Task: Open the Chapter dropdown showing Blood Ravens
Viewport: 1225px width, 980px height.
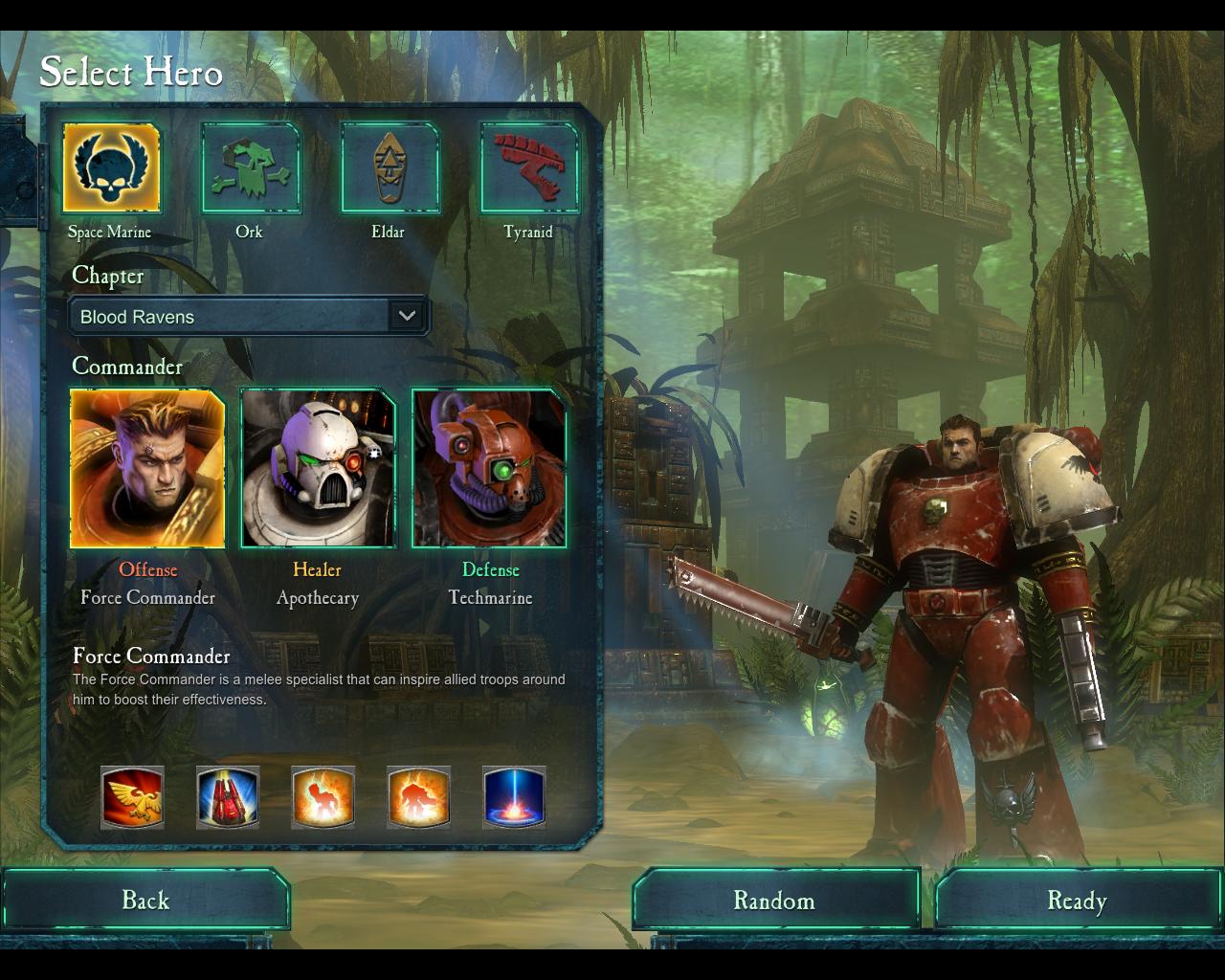Action: [x=249, y=316]
